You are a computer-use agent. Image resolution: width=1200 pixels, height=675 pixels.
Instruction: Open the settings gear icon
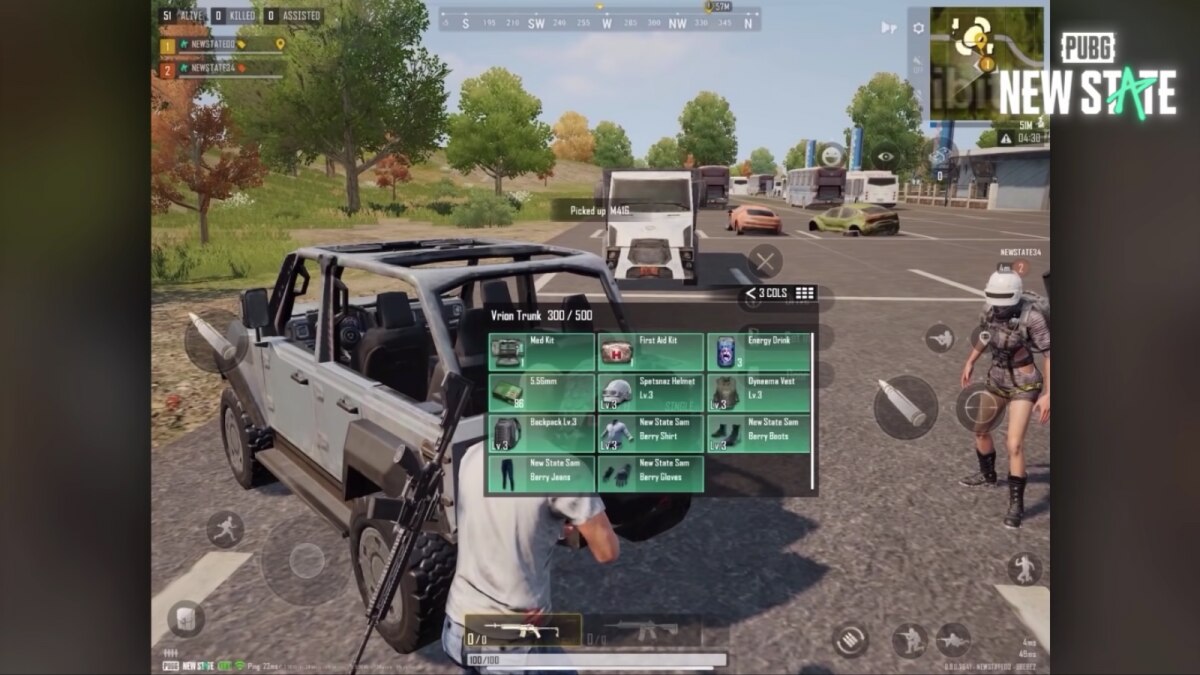[918, 28]
